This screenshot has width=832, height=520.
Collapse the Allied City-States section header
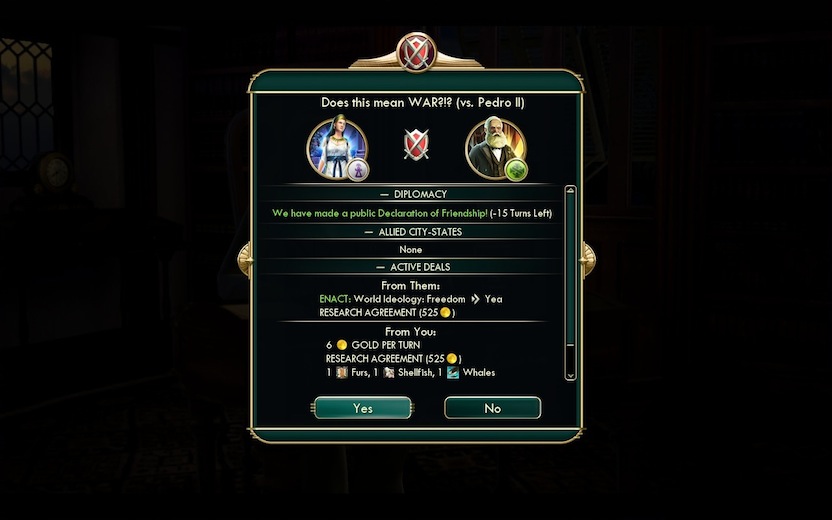click(x=415, y=231)
